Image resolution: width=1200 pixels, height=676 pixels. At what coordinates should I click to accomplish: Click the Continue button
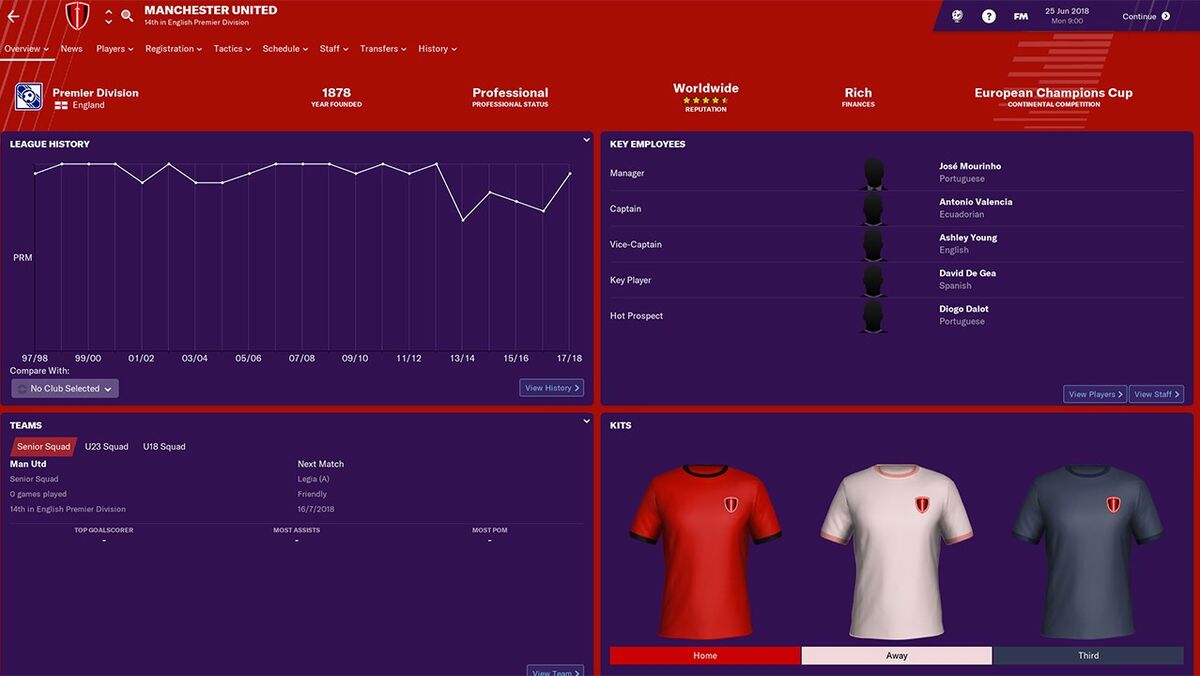coord(1145,16)
